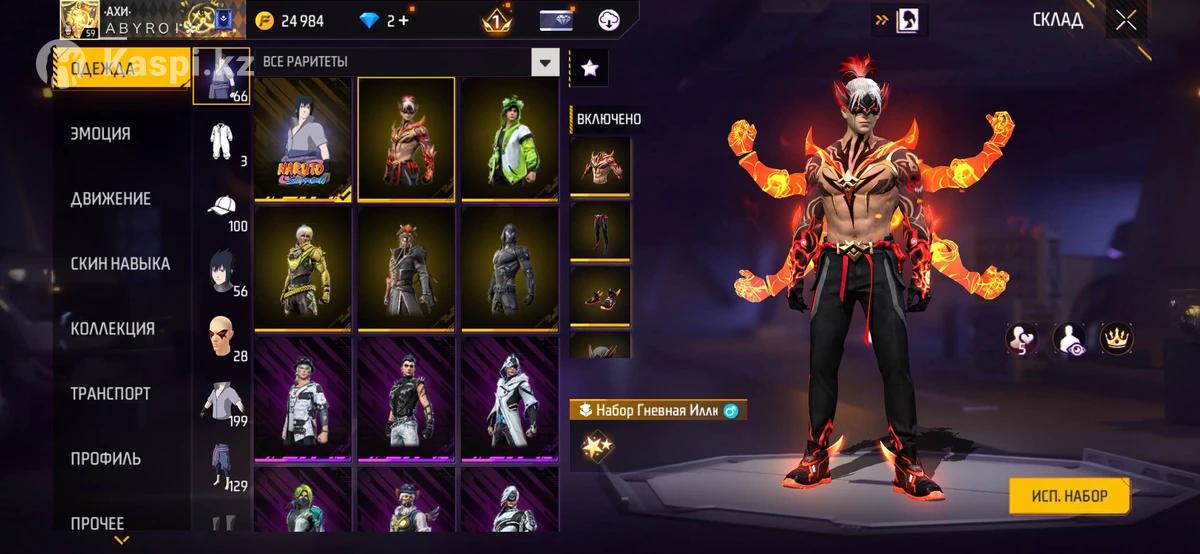
Task: Open the Скин навыка category
Action: (120, 264)
